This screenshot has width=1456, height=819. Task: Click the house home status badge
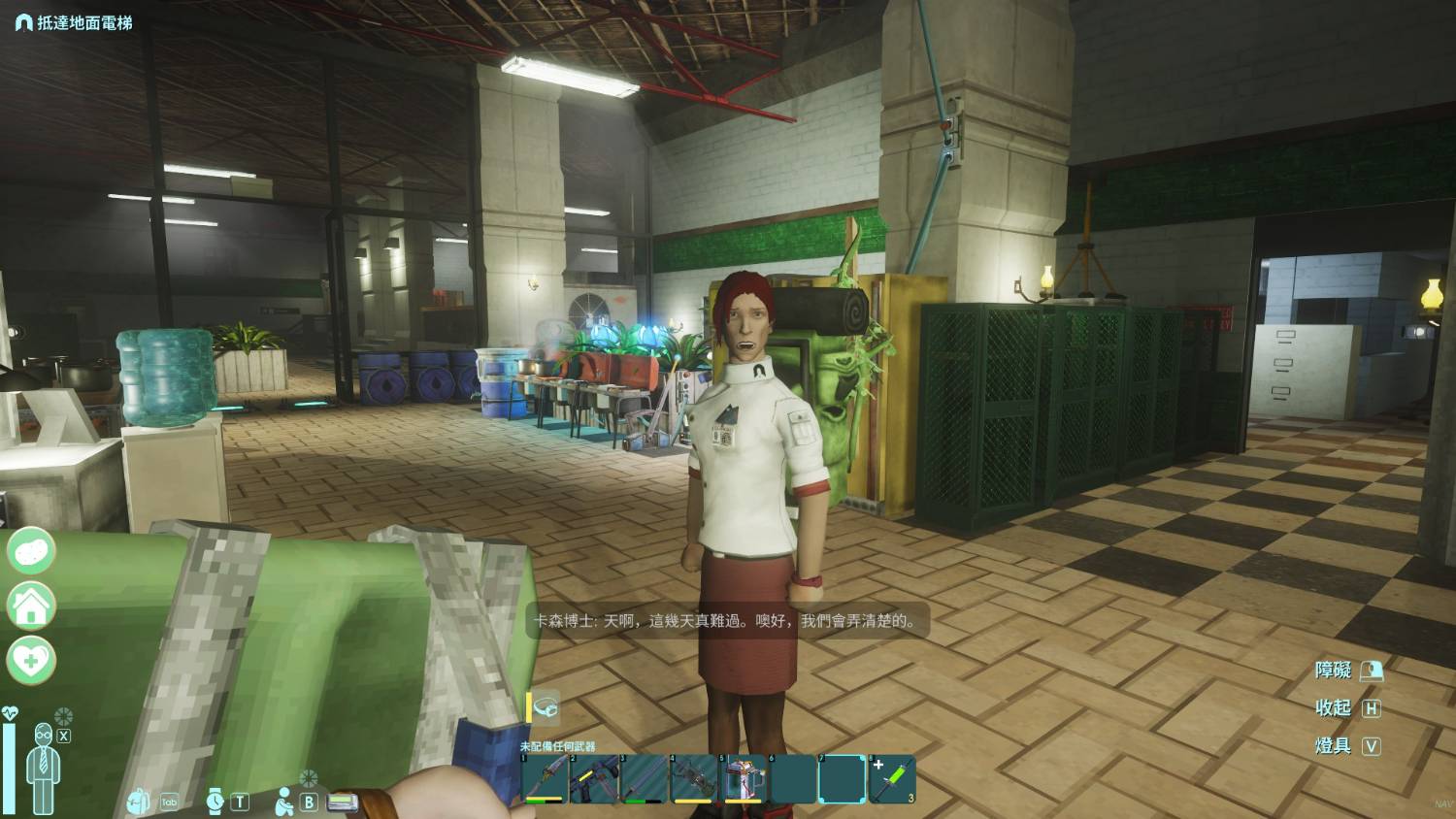coord(32,606)
